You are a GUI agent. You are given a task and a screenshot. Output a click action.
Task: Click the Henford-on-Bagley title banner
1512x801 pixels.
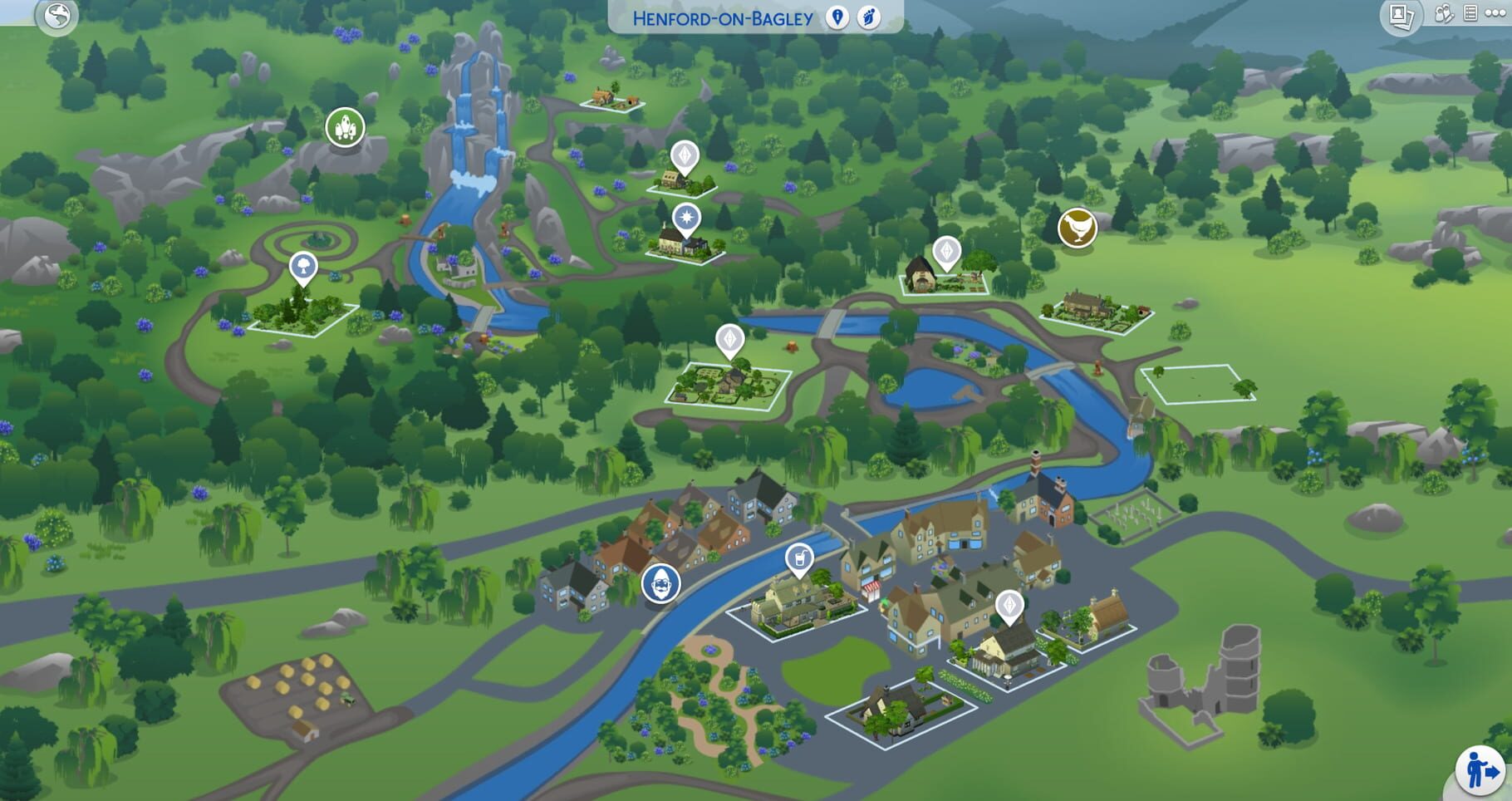tap(721, 17)
